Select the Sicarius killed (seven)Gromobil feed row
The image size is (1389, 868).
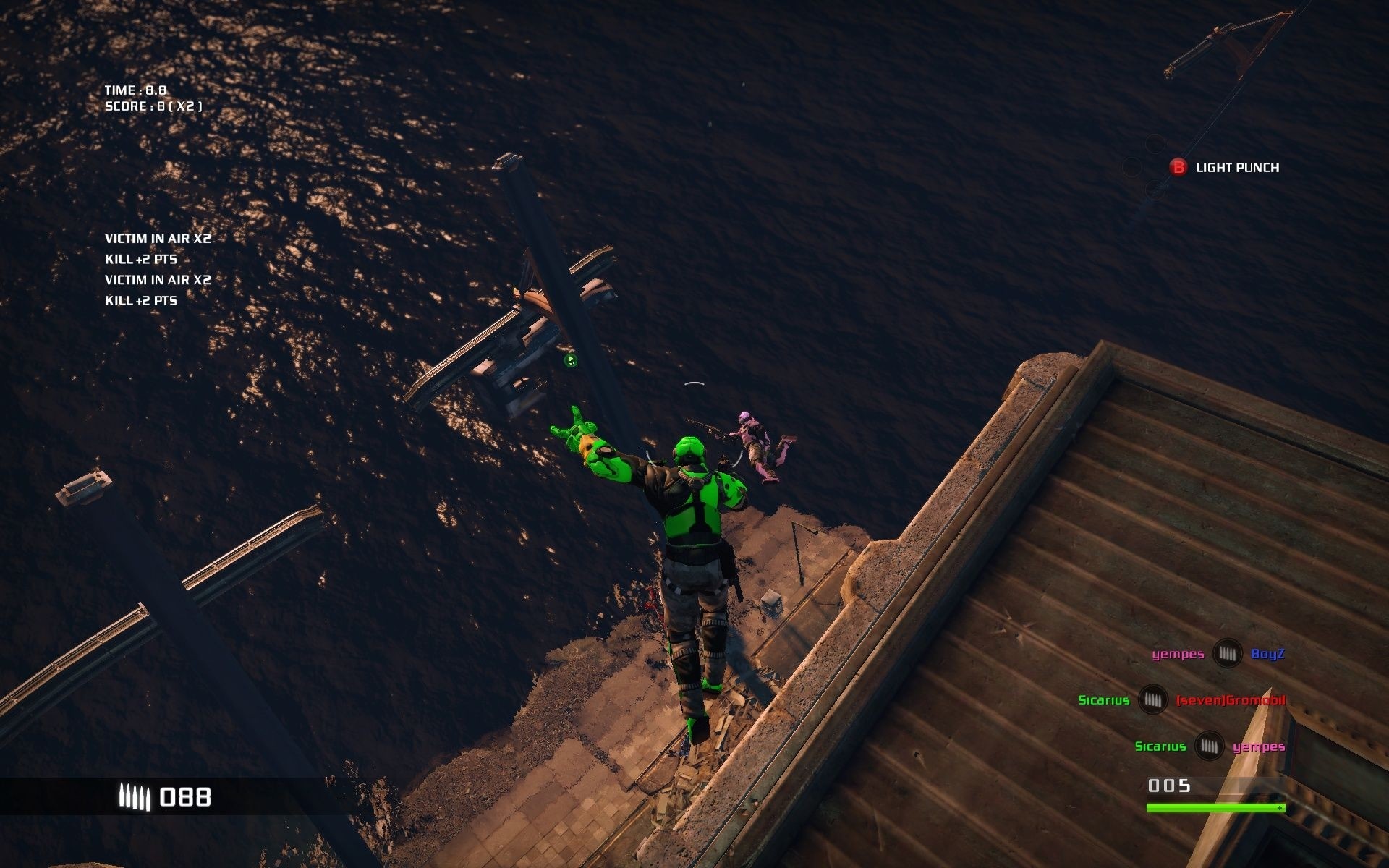tap(1181, 700)
